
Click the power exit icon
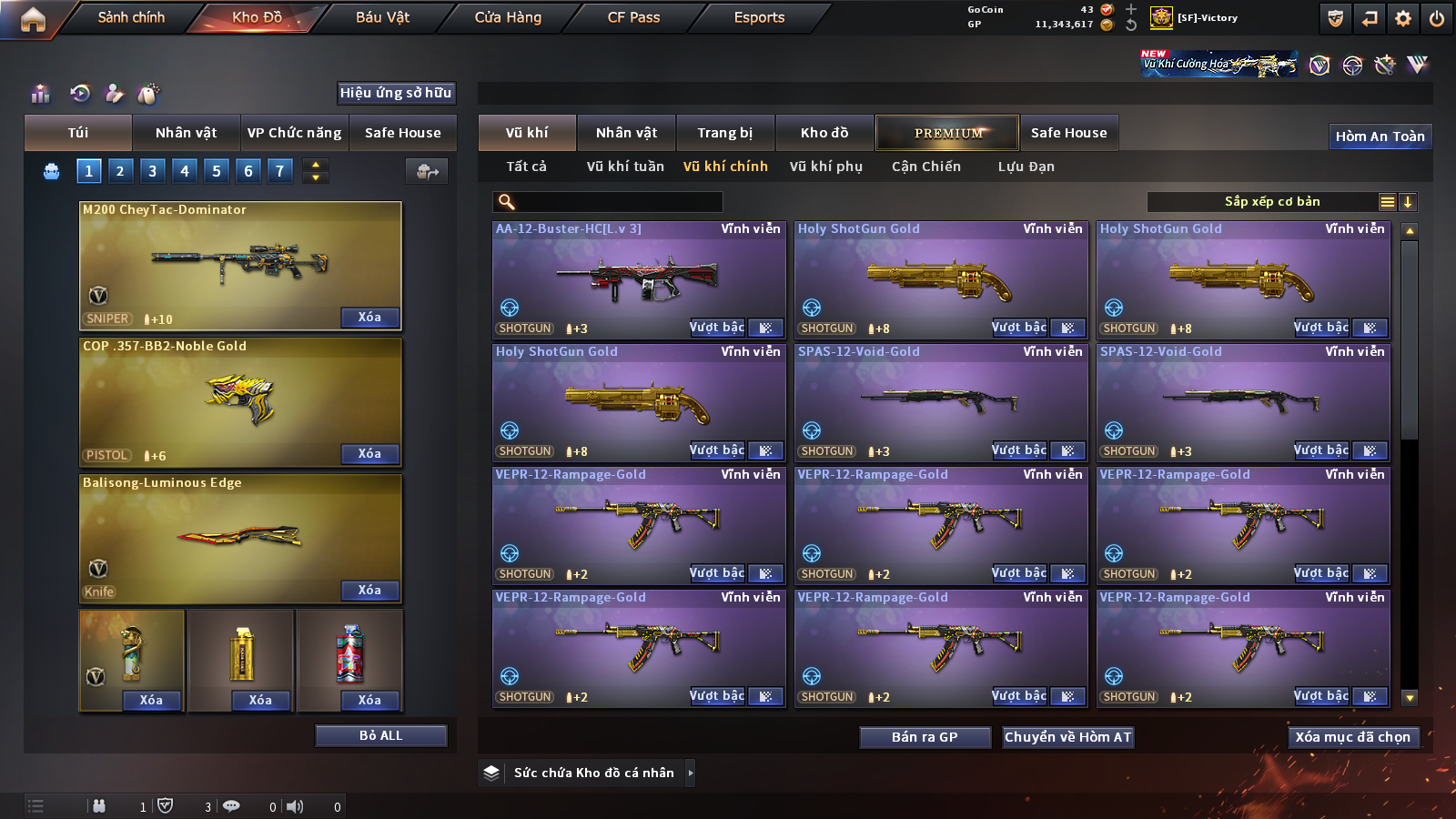(1437, 18)
